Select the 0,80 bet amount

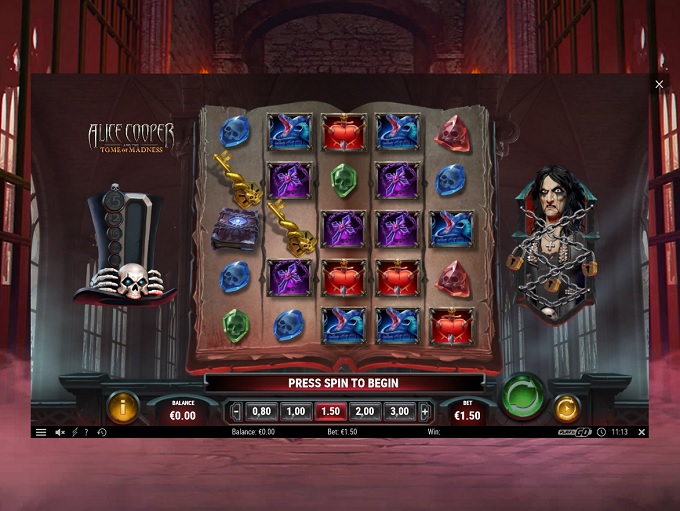262,411
